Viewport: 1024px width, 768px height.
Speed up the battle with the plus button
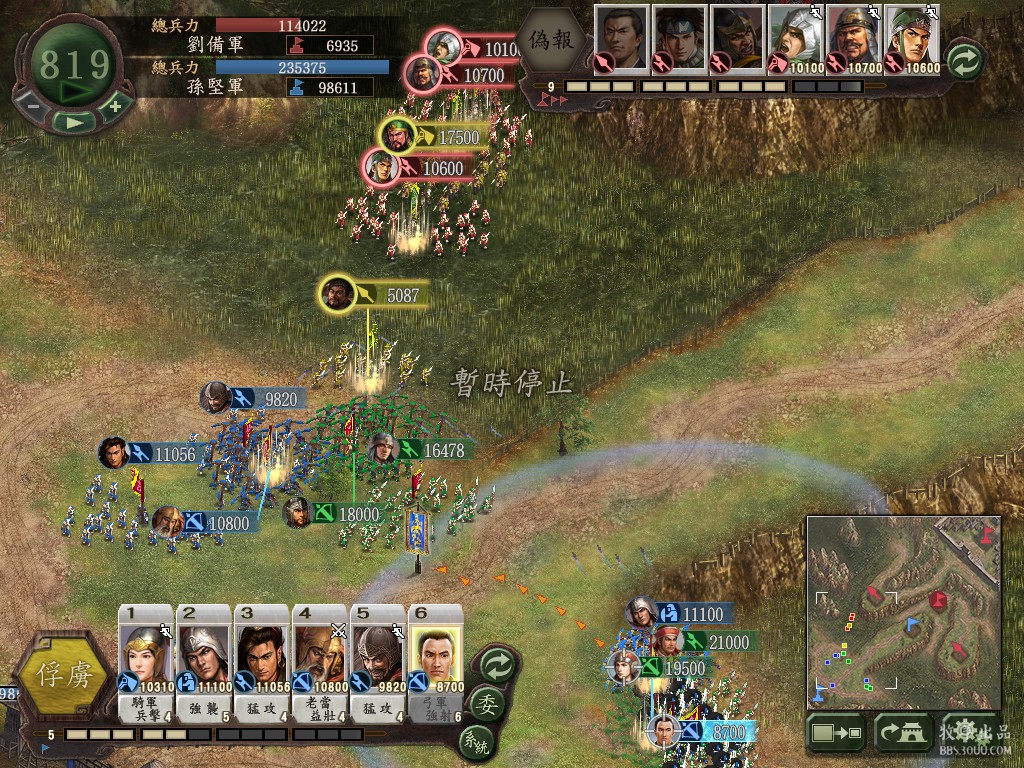[x=115, y=105]
